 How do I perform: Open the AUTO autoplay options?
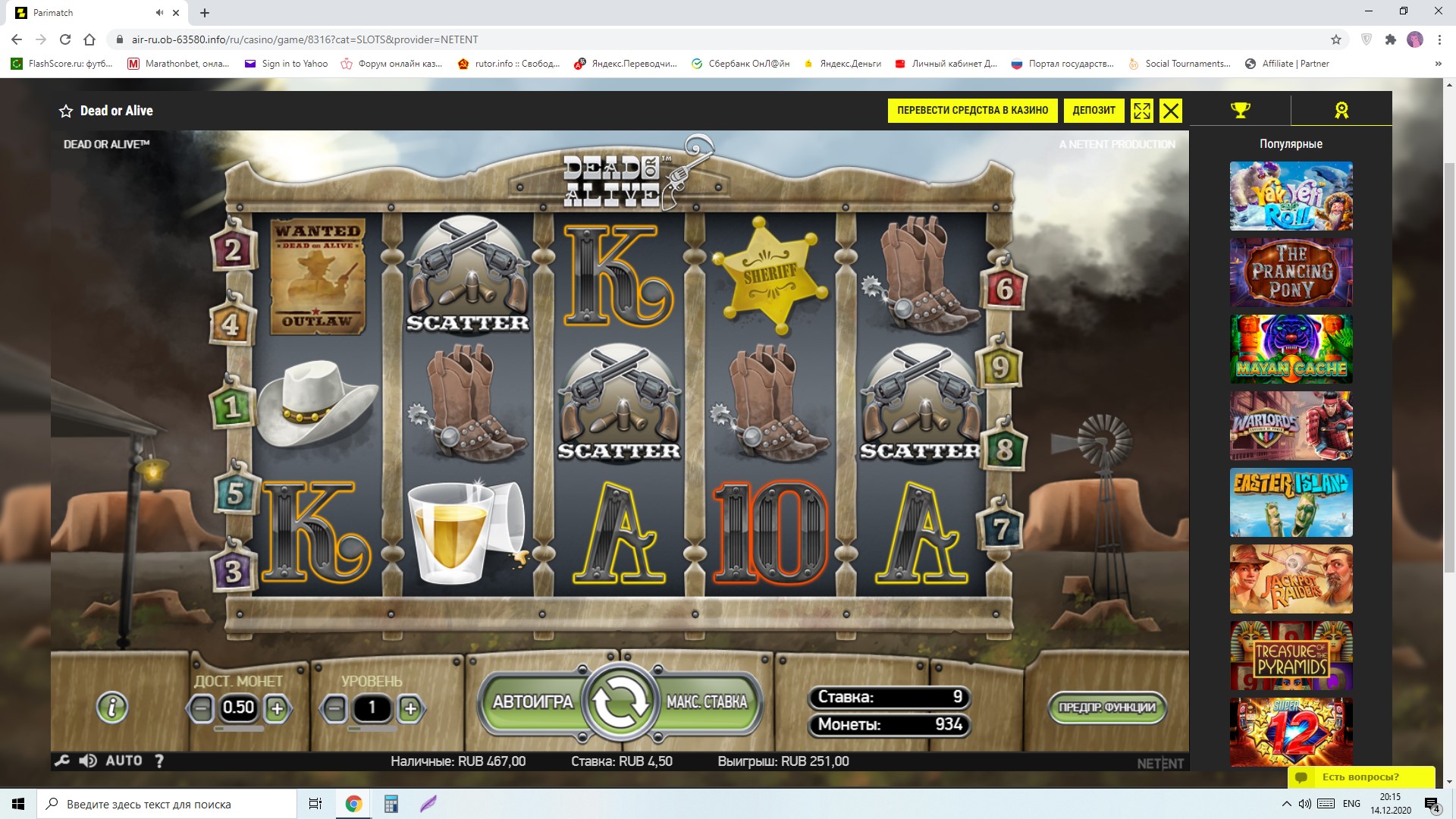pyautogui.click(x=124, y=761)
